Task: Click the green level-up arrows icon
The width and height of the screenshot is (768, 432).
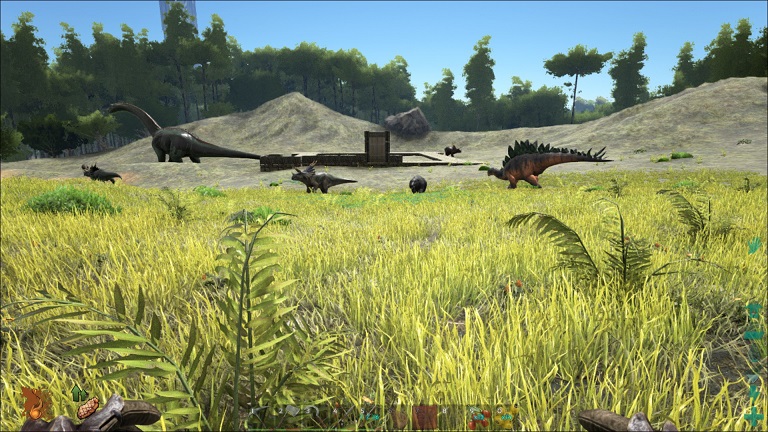Action: pos(78,393)
